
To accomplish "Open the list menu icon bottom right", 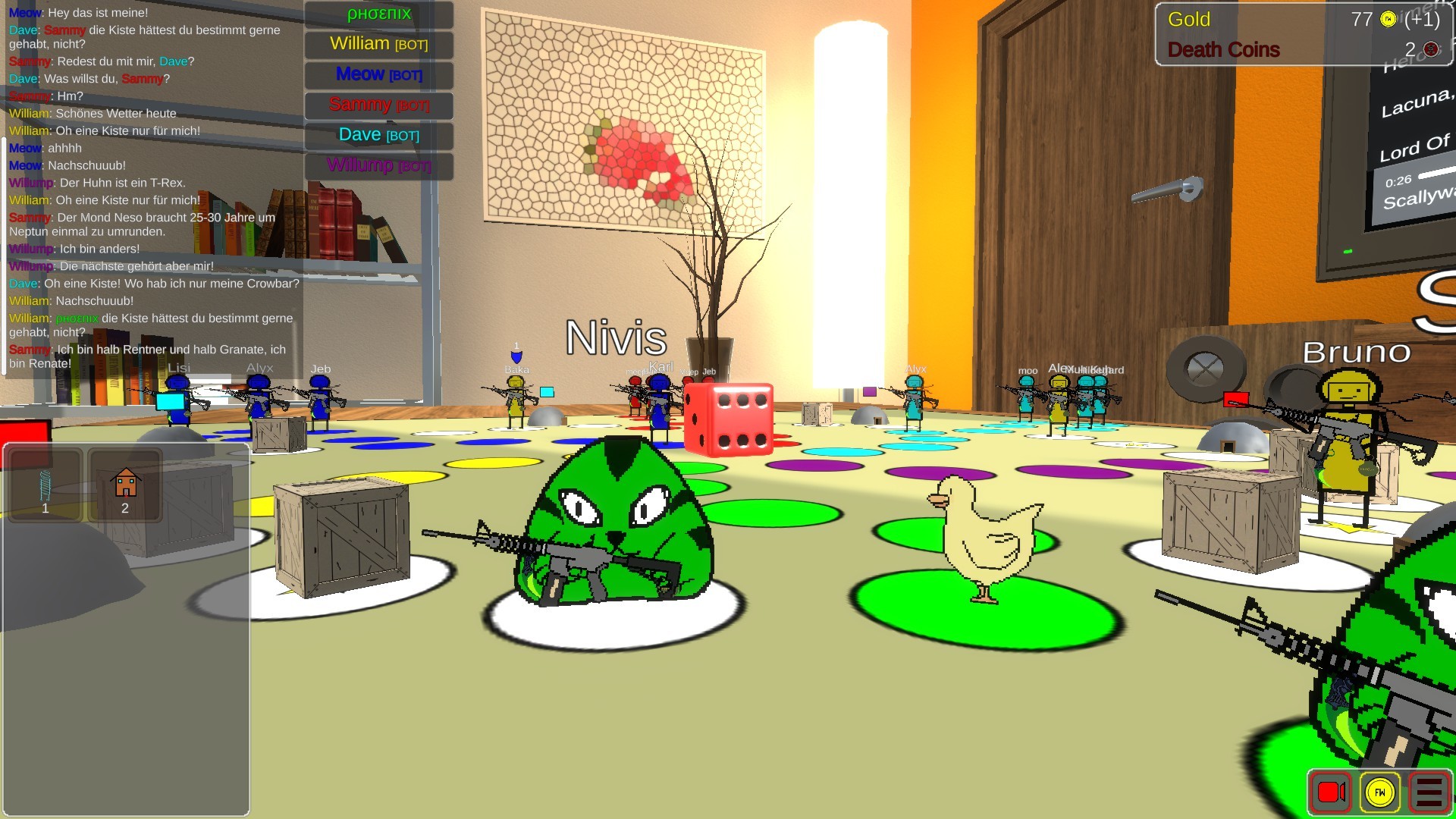I will [x=1429, y=792].
